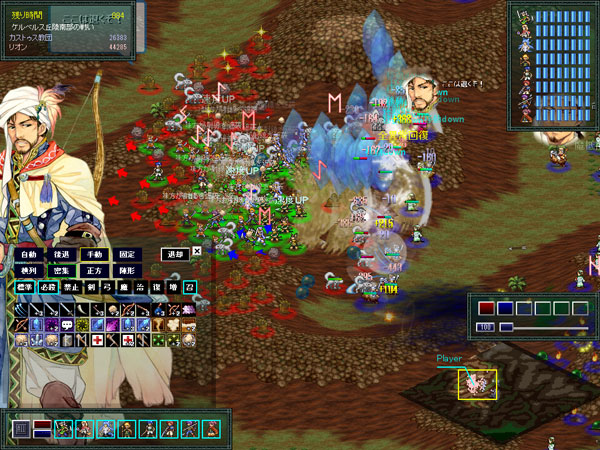This screenshot has width=600, height=450.
Task: Use the first red cross healing skill
Action: pyautogui.click(x=98, y=340)
